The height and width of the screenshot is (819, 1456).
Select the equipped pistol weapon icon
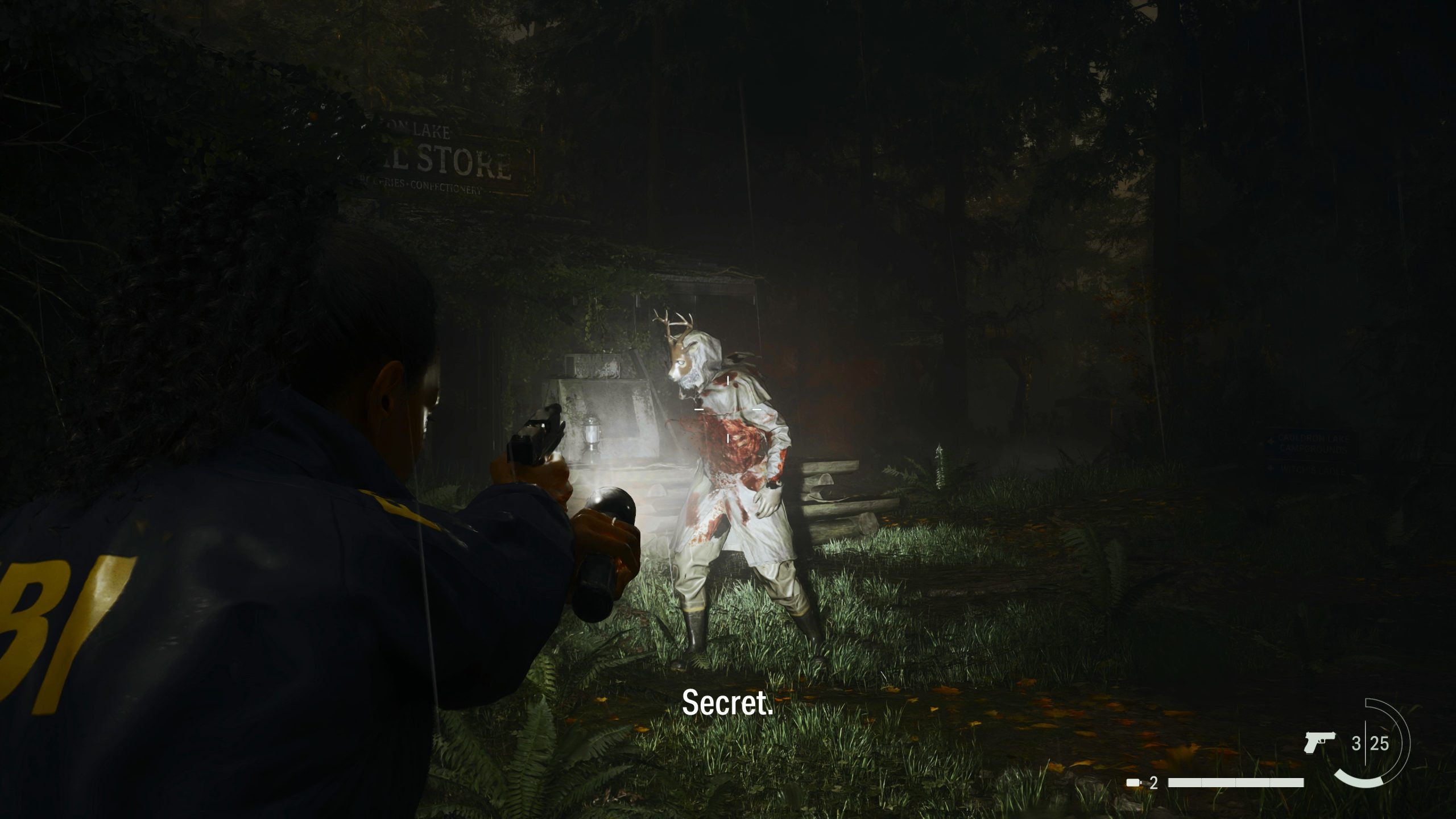pyautogui.click(x=1319, y=742)
